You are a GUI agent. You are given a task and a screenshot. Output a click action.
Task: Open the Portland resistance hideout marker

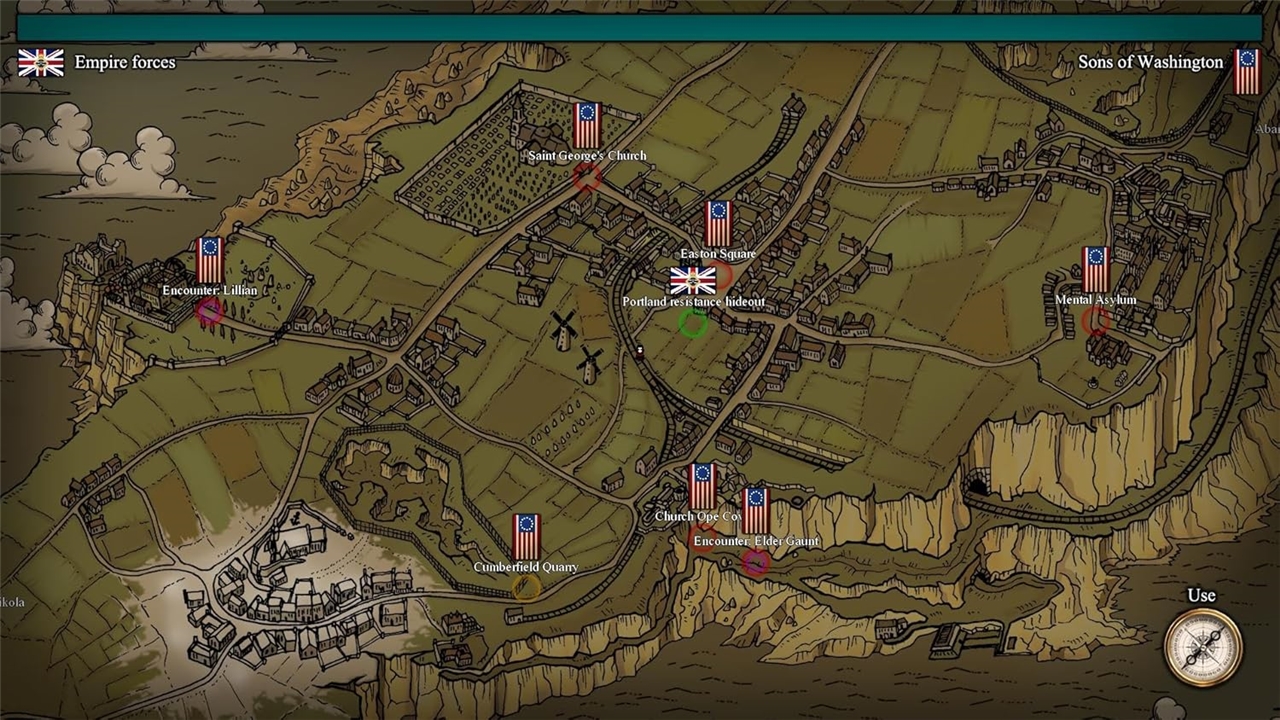click(693, 322)
